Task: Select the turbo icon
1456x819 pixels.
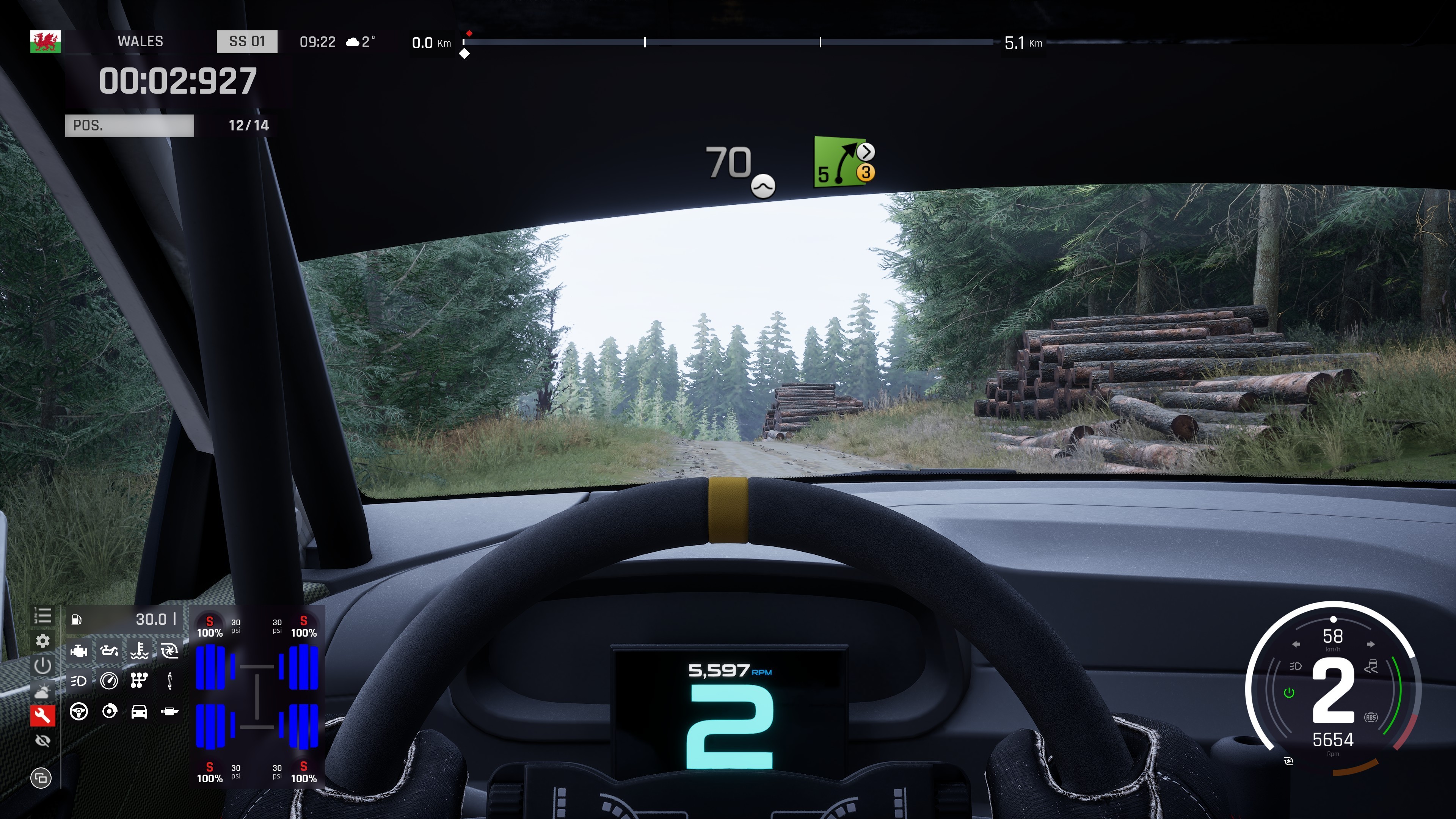Action: 169,651
